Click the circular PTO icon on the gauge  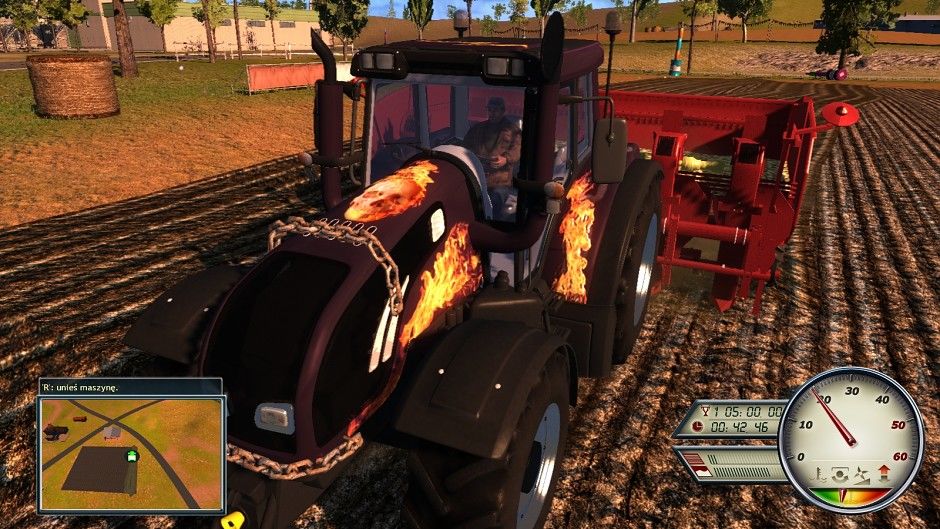pyautogui.click(x=842, y=470)
